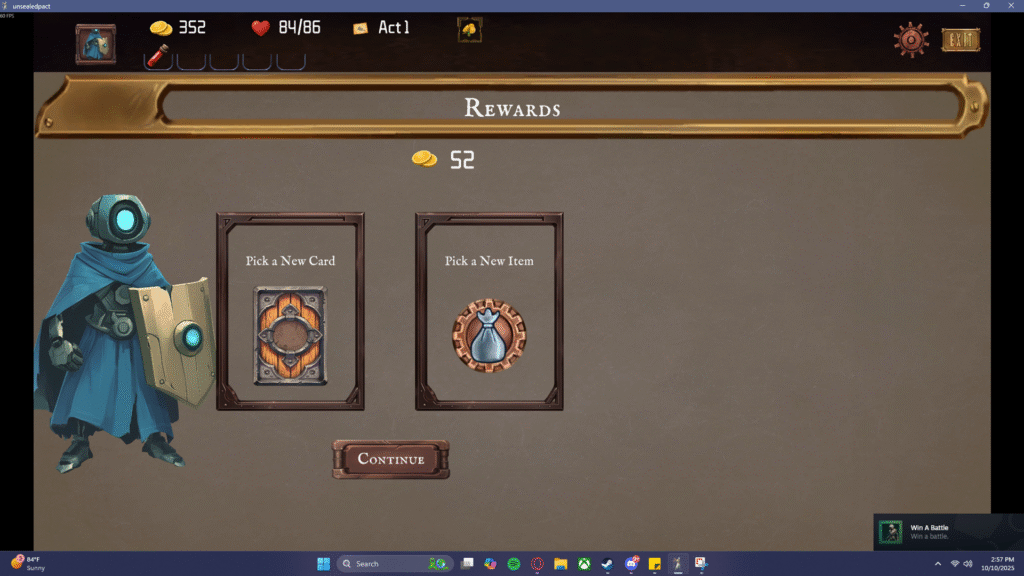The width and height of the screenshot is (1024, 576).
Task: Open the Act 1 map icon
Action: click(x=361, y=28)
